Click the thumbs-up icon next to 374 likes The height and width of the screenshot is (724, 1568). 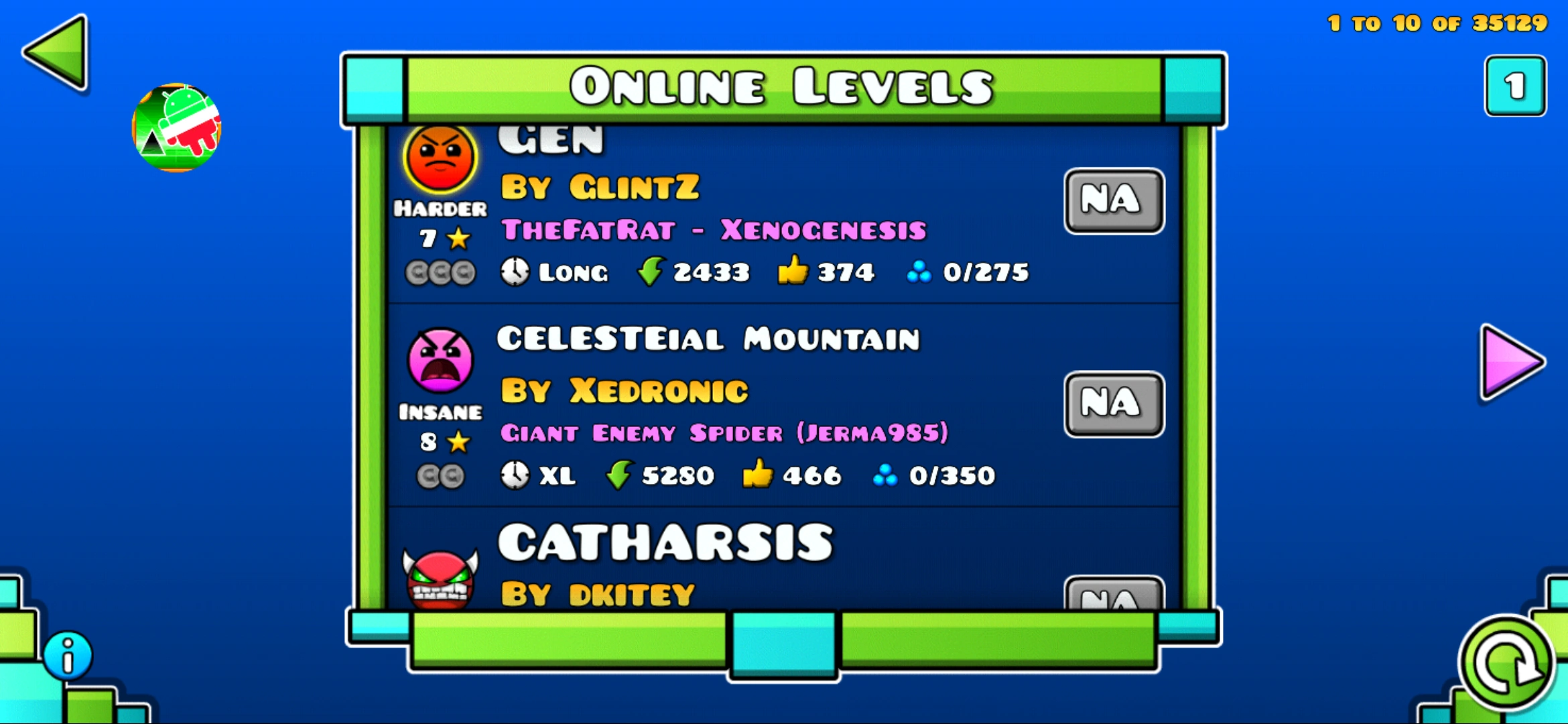click(x=793, y=271)
